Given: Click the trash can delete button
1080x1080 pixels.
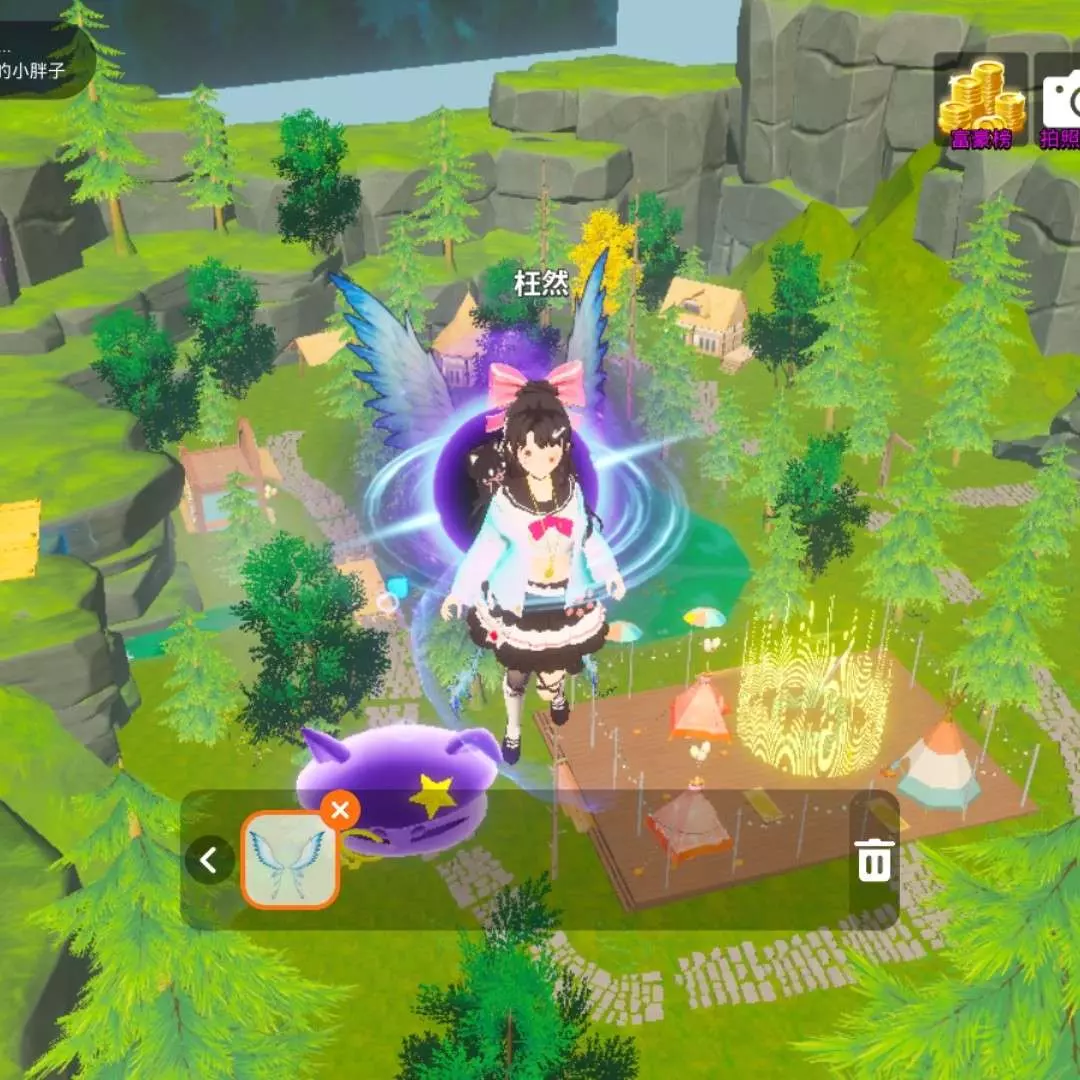Looking at the screenshot, I should click(x=874, y=860).
